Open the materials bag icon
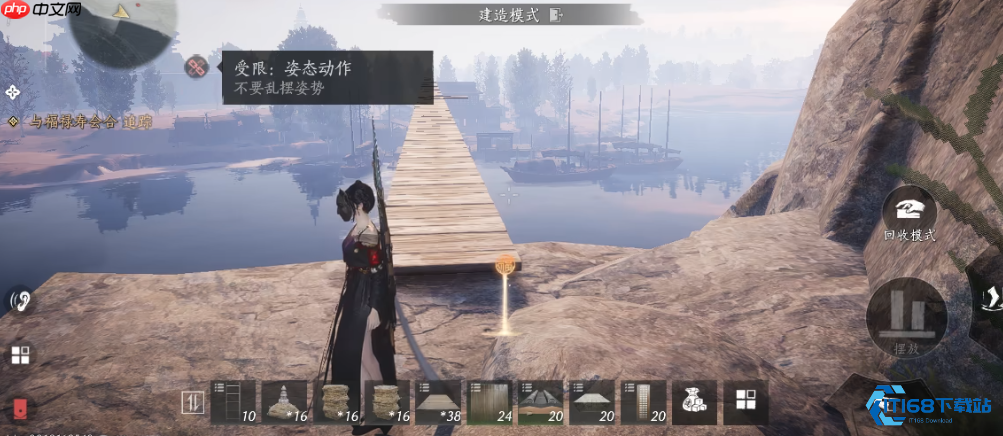The image size is (1003, 436). pos(694,402)
